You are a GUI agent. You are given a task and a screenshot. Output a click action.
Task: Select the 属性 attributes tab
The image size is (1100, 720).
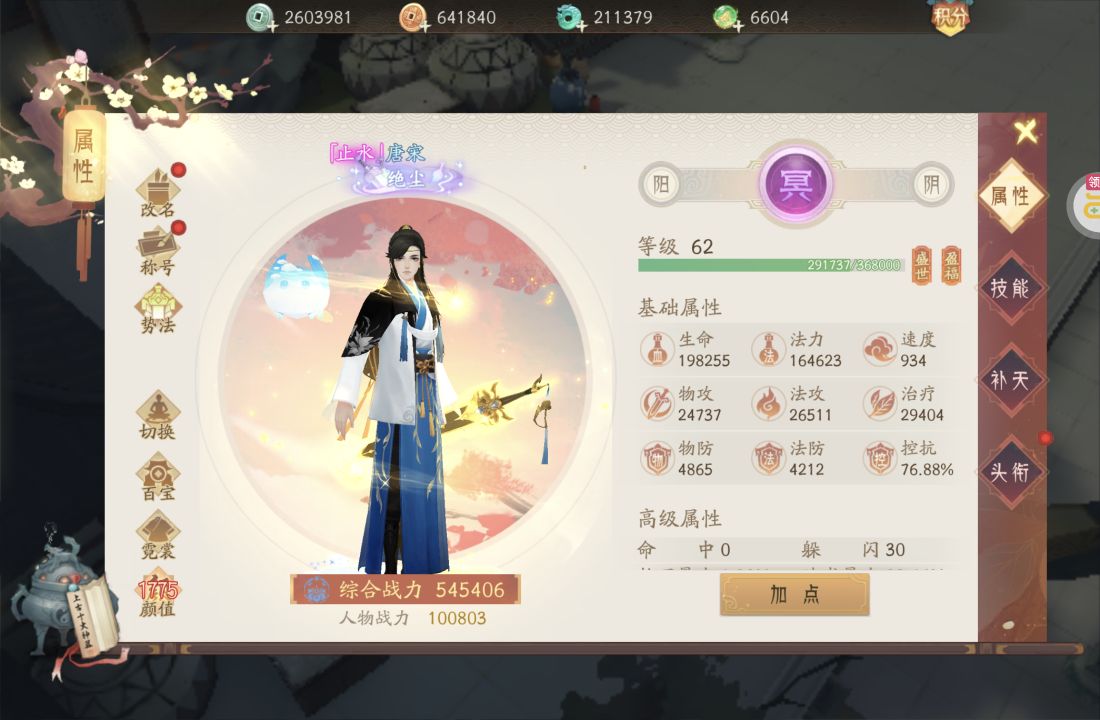click(1010, 196)
